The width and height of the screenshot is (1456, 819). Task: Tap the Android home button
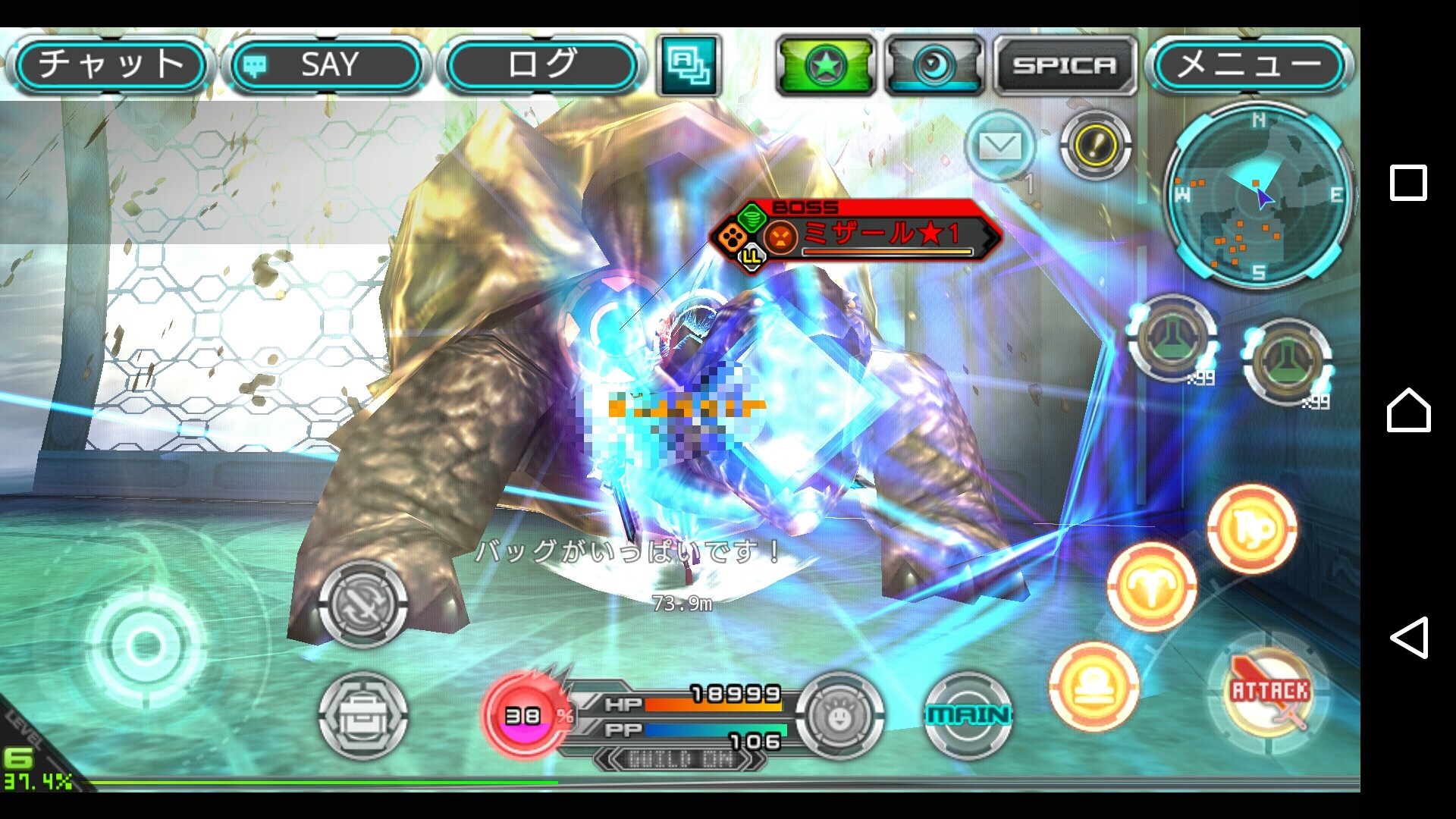[x=1408, y=410]
